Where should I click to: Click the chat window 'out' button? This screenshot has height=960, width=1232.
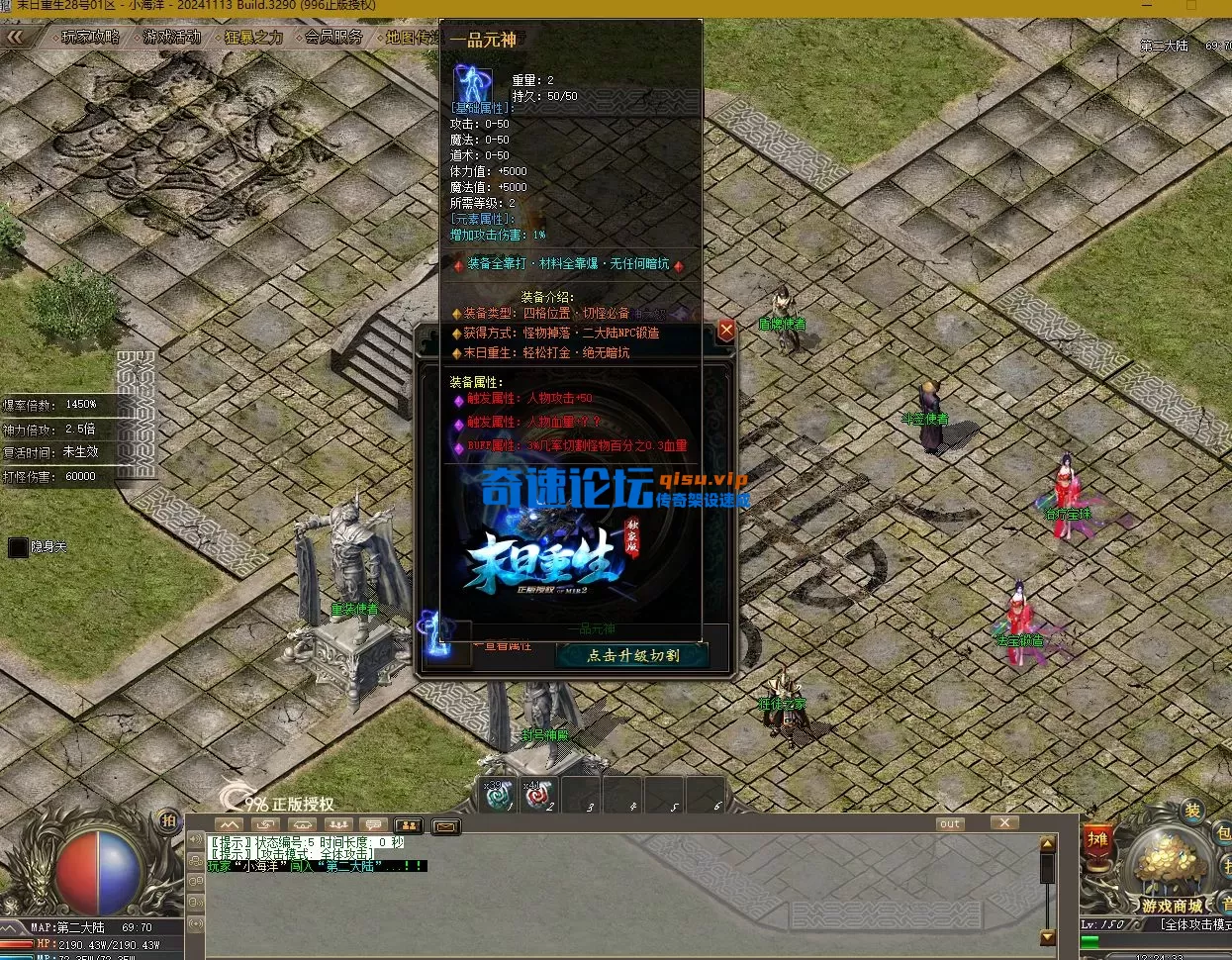pyautogui.click(x=950, y=823)
